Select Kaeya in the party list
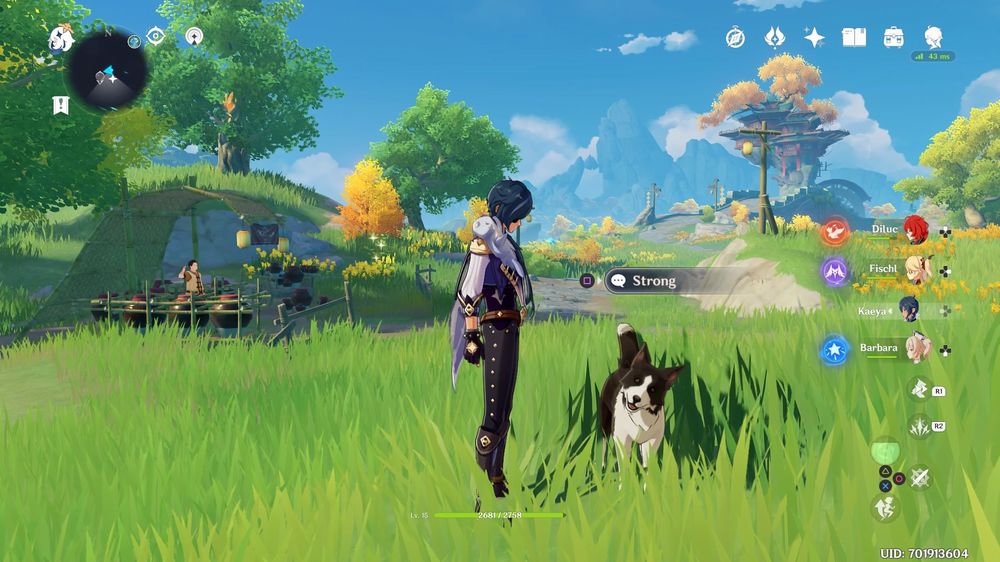Viewport: 1000px width, 562px height. coord(908,309)
